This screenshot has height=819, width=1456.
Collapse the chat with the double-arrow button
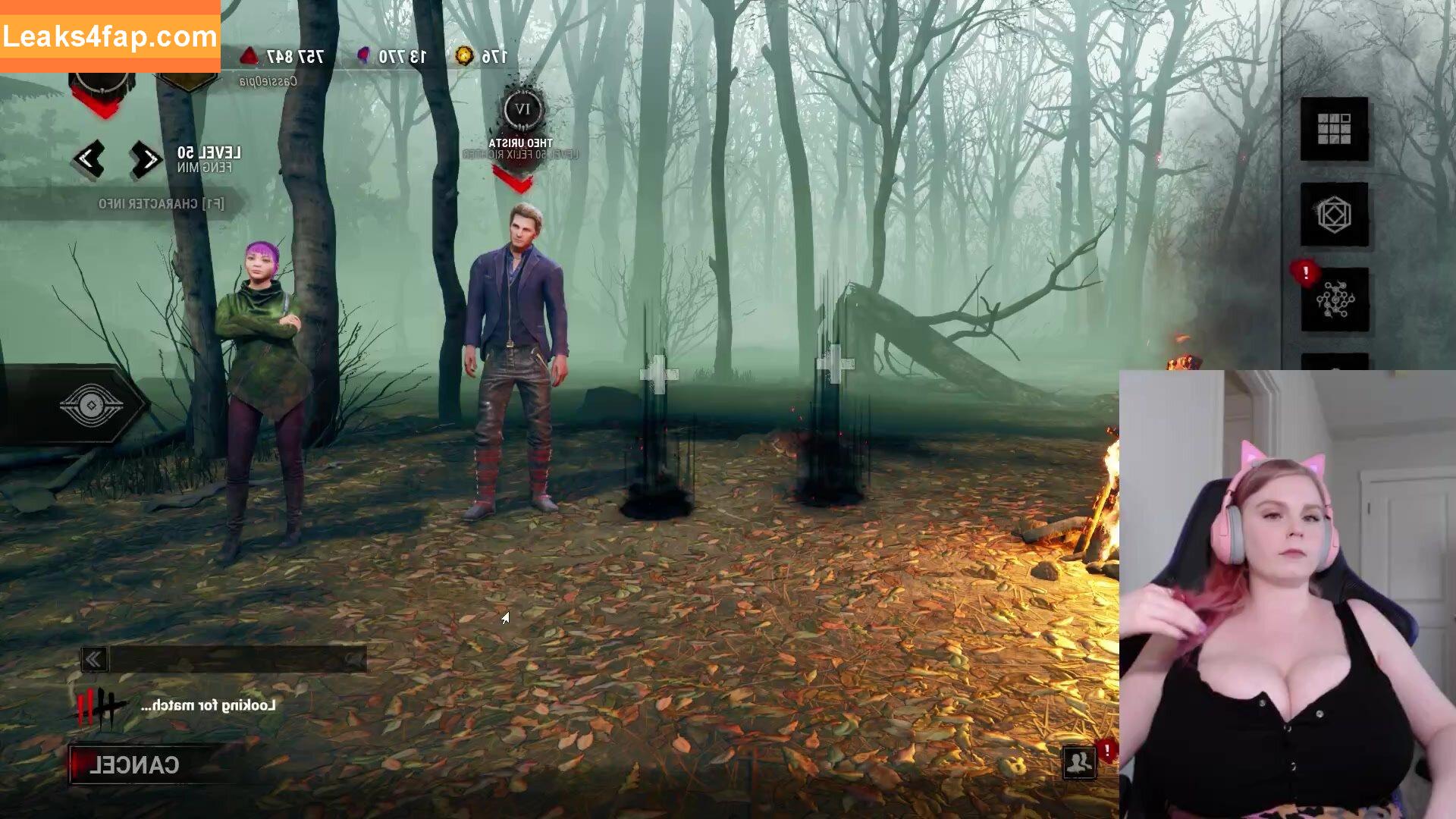(x=94, y=660)
